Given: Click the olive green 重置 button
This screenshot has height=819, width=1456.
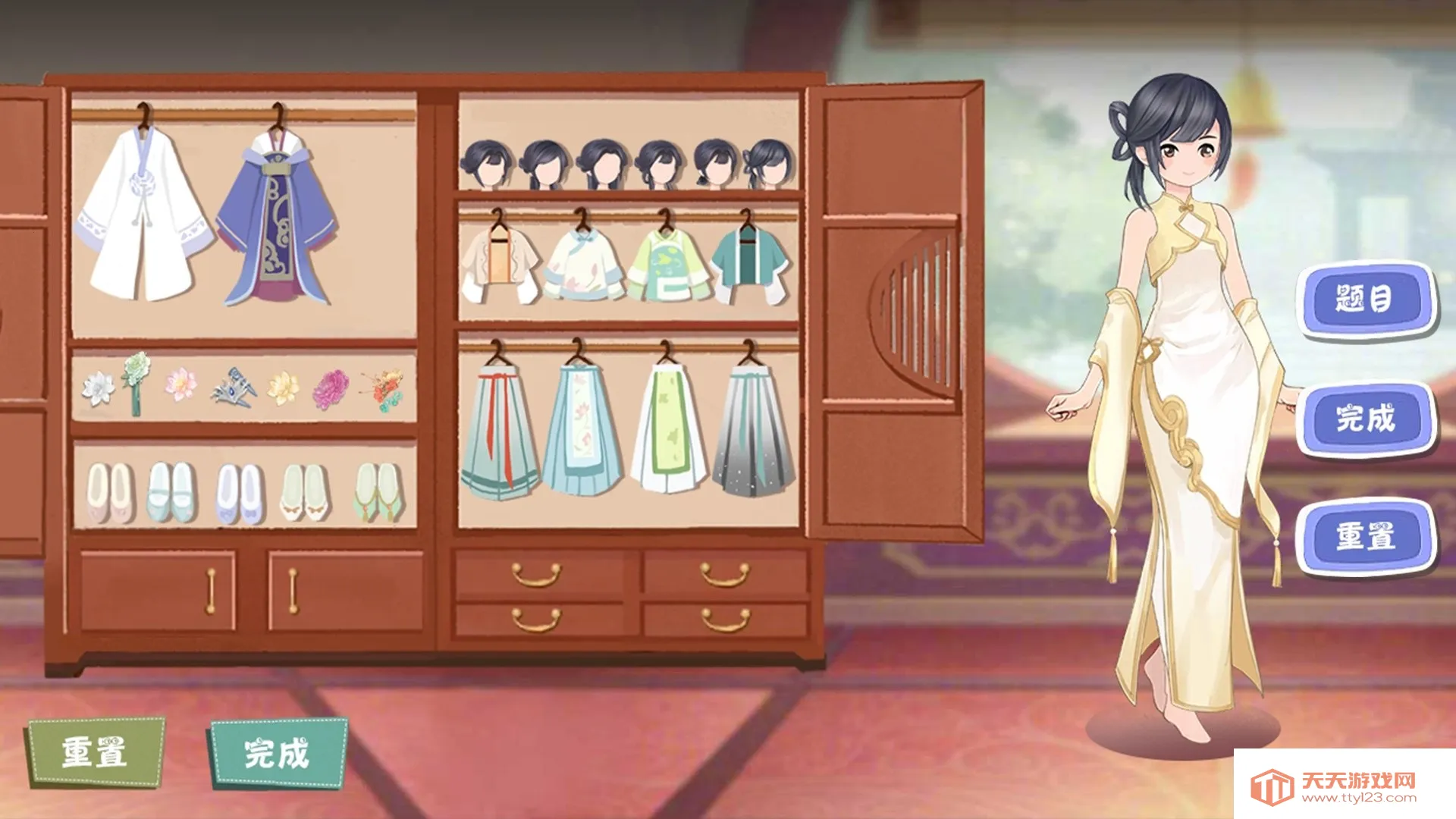Looking at the screenshot, I should (x=96, y=753).
